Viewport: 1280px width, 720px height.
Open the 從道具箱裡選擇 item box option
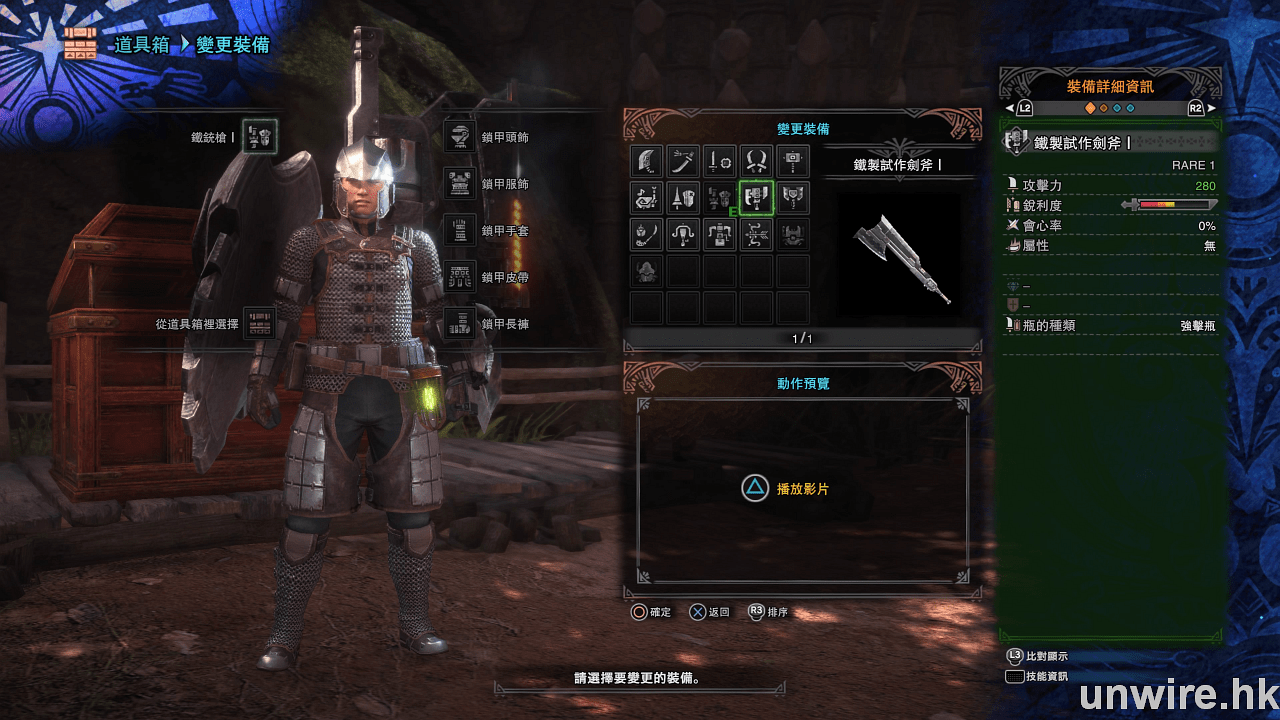pos(260,324)
